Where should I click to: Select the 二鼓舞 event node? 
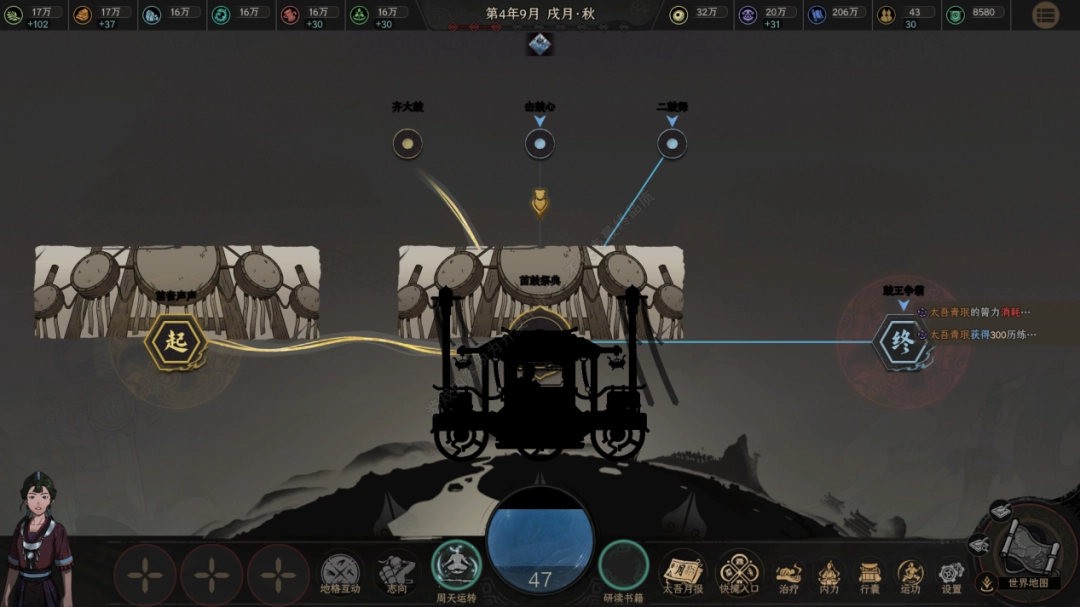(672, 144)
